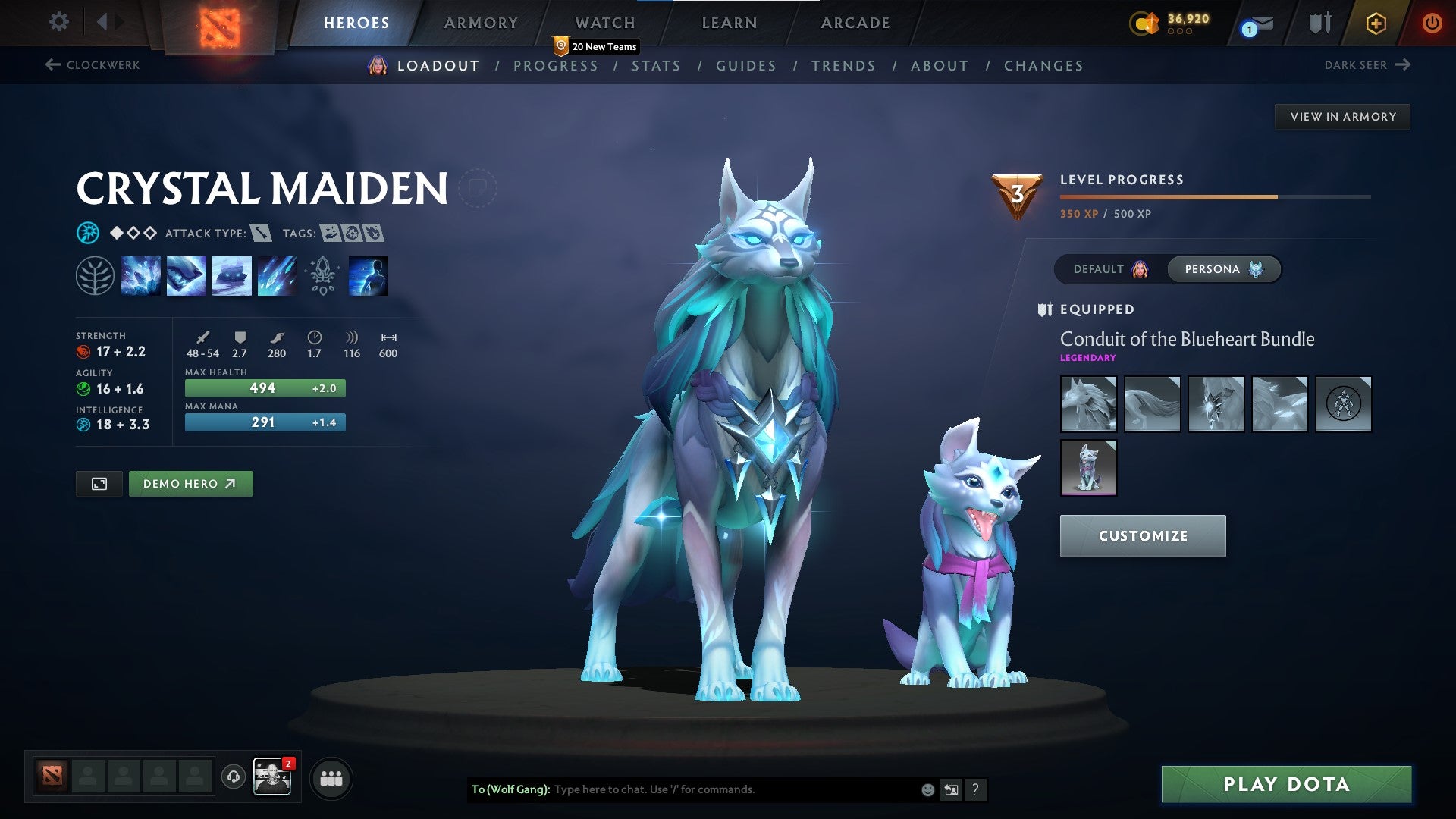Image resolution: width=1456 pixels, height=819 pixels.
Task: Switch to the STATS tab
Action: coord(657,66)
